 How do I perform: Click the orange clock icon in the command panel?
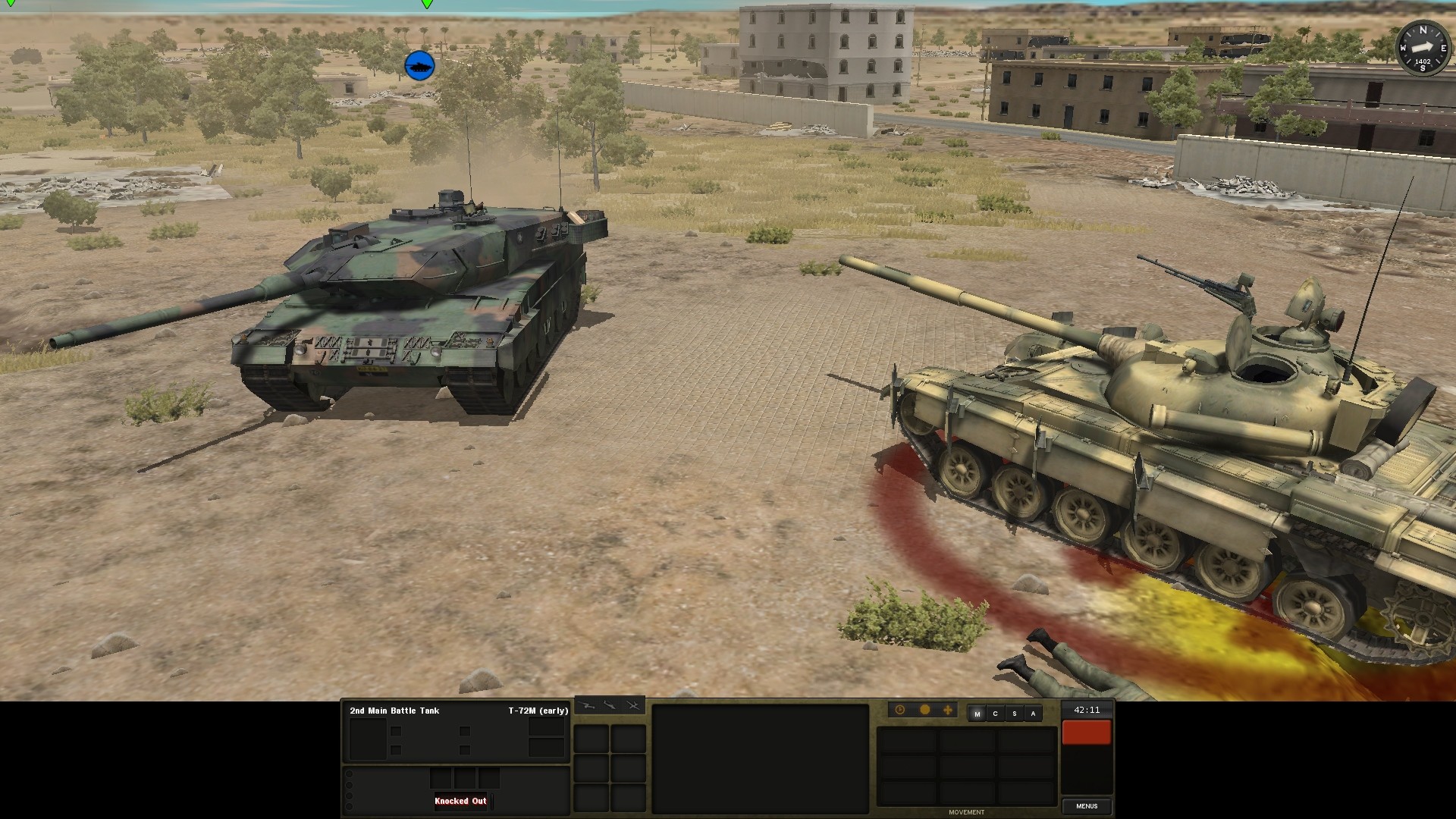click(899, 710)
